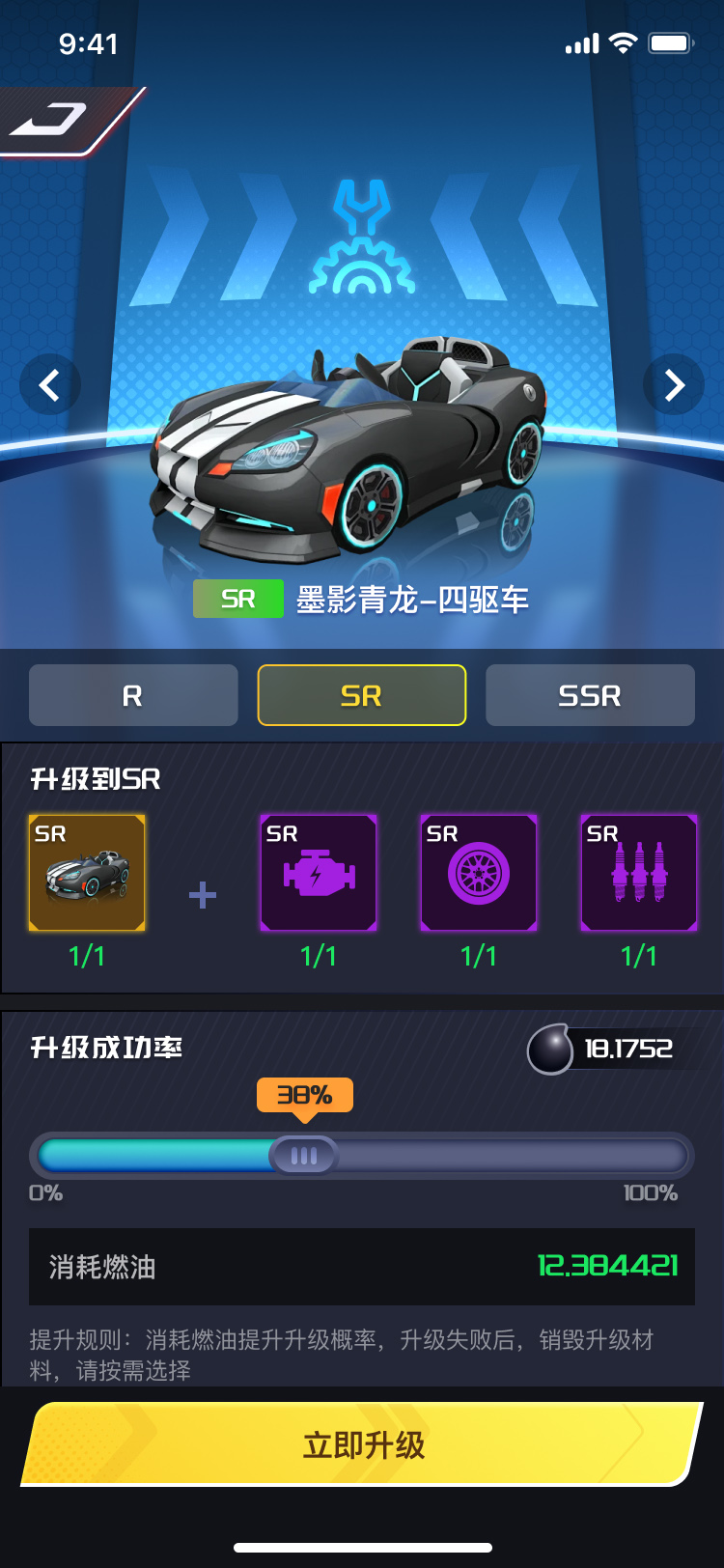The height and width of the screenshot is (1568, 724).
Task: Switch to the R grade tab
Action: [x=133, y=695]
